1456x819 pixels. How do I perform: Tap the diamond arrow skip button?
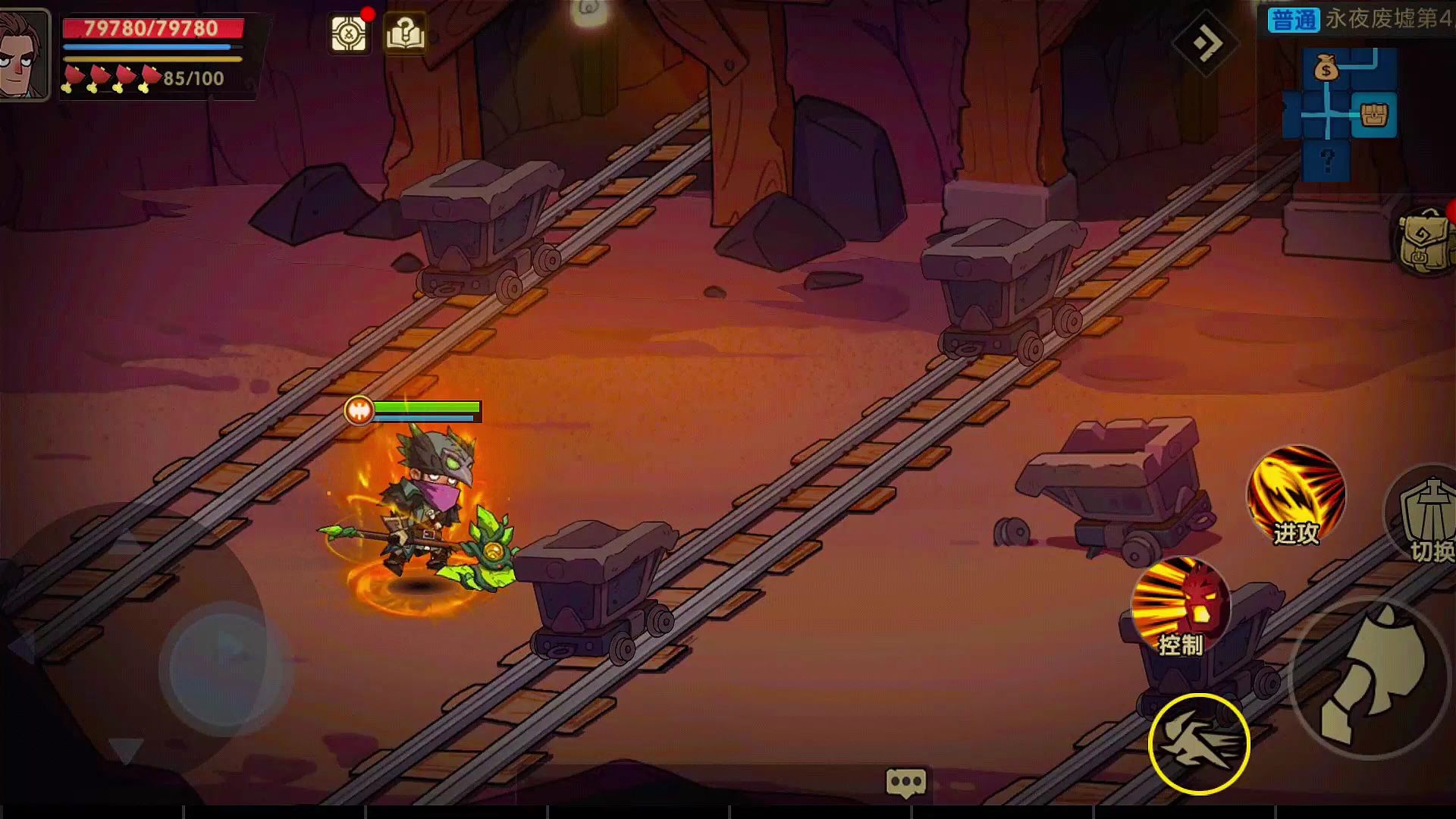pyautogui.click(x=1205, y=43)
